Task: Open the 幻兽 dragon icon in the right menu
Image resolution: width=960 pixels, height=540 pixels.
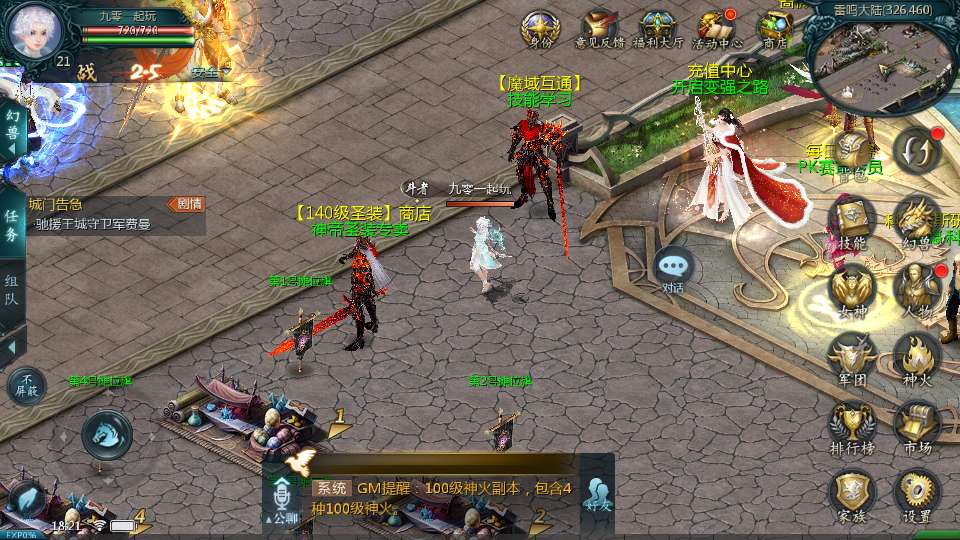Action: (916, 220)
